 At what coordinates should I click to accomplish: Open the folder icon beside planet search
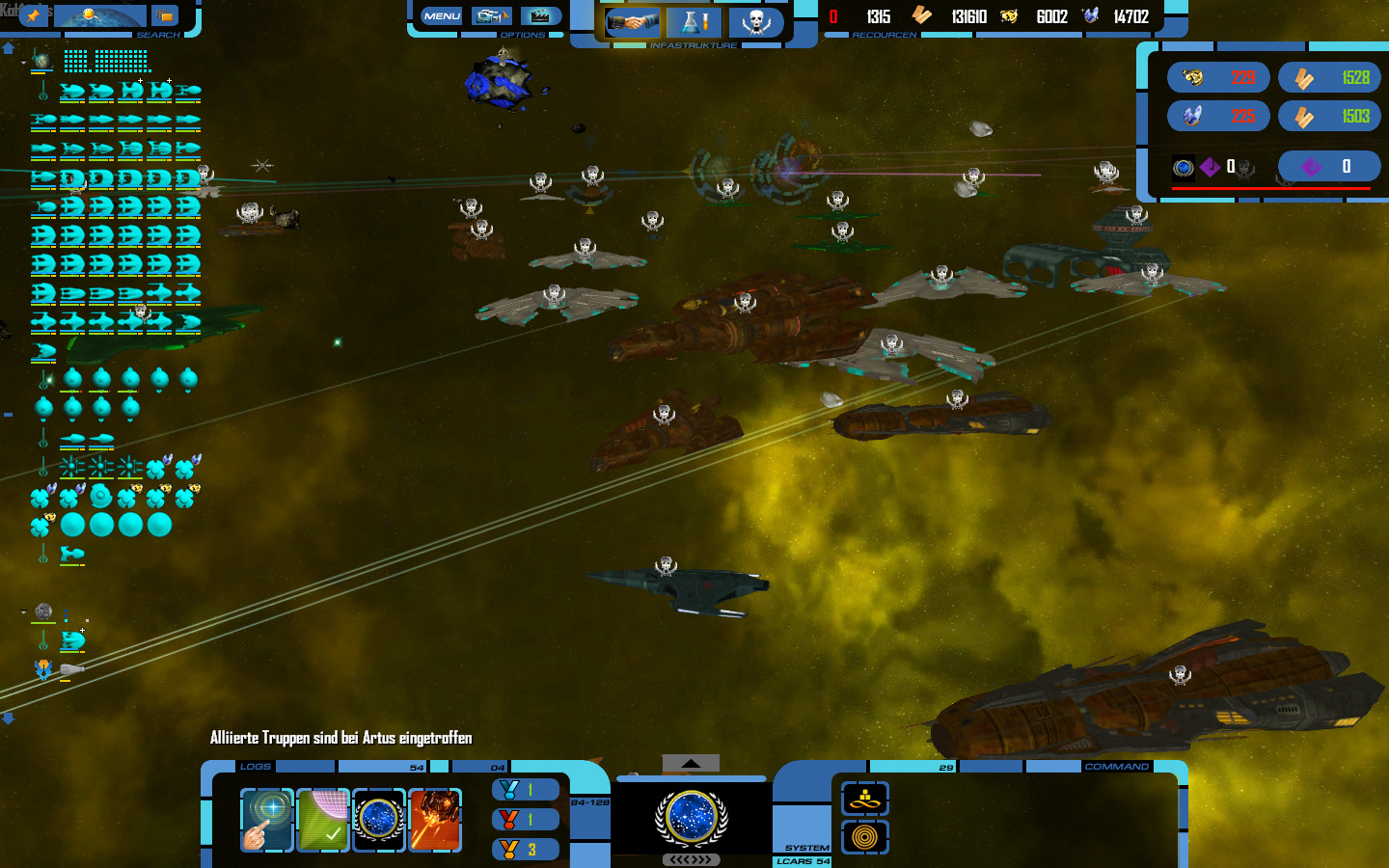pyautogui.click(x=165, y=15)
